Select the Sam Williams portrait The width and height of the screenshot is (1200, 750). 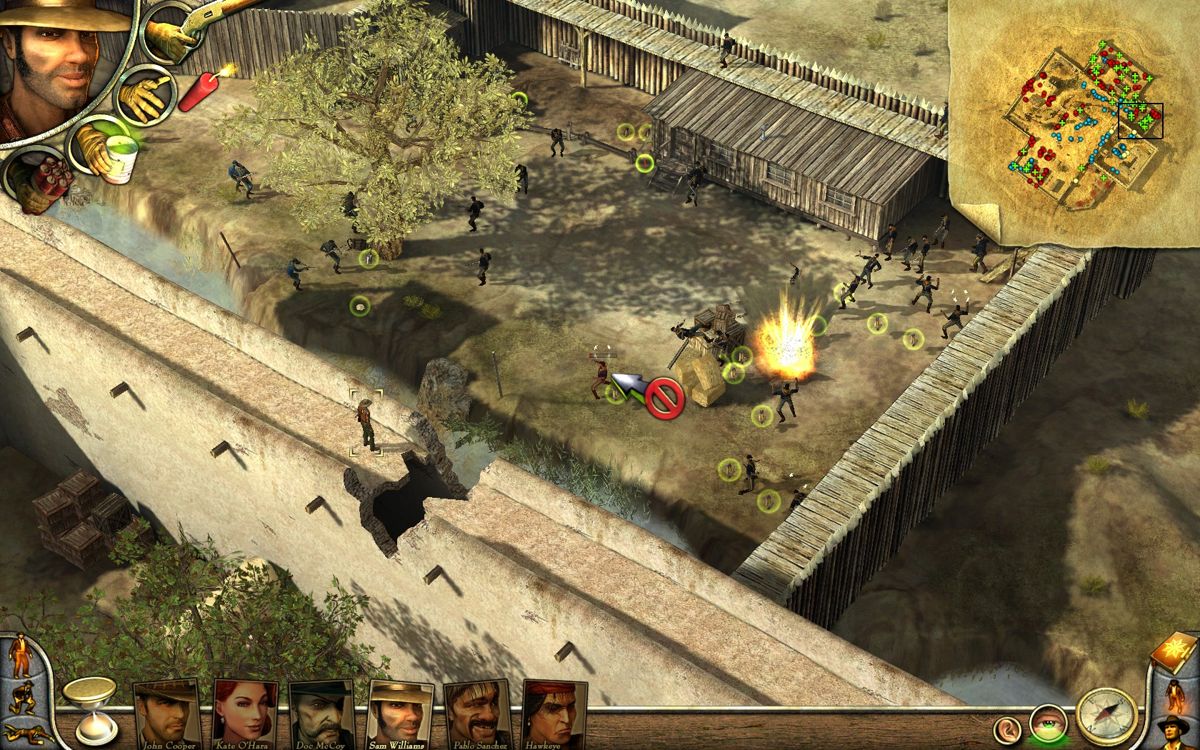[x=400, y=713]
